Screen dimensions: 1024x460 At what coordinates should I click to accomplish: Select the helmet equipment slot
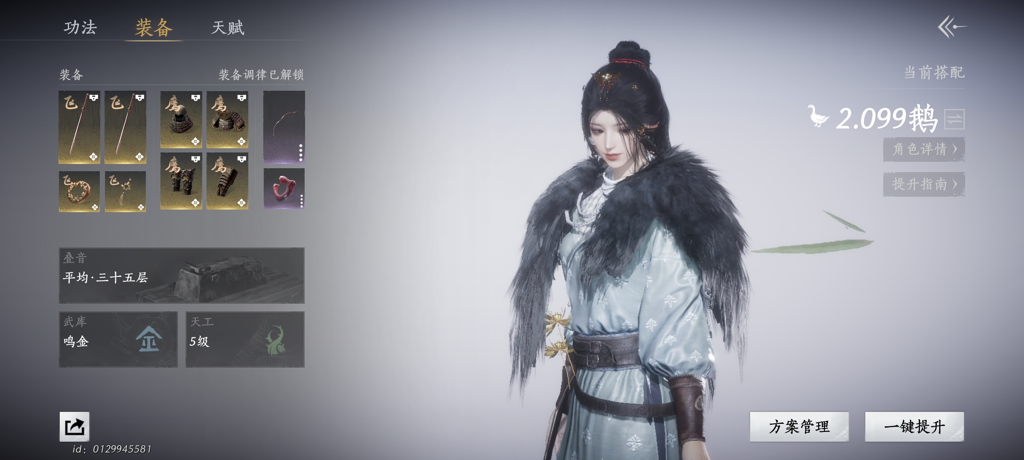tap(181, 127)
